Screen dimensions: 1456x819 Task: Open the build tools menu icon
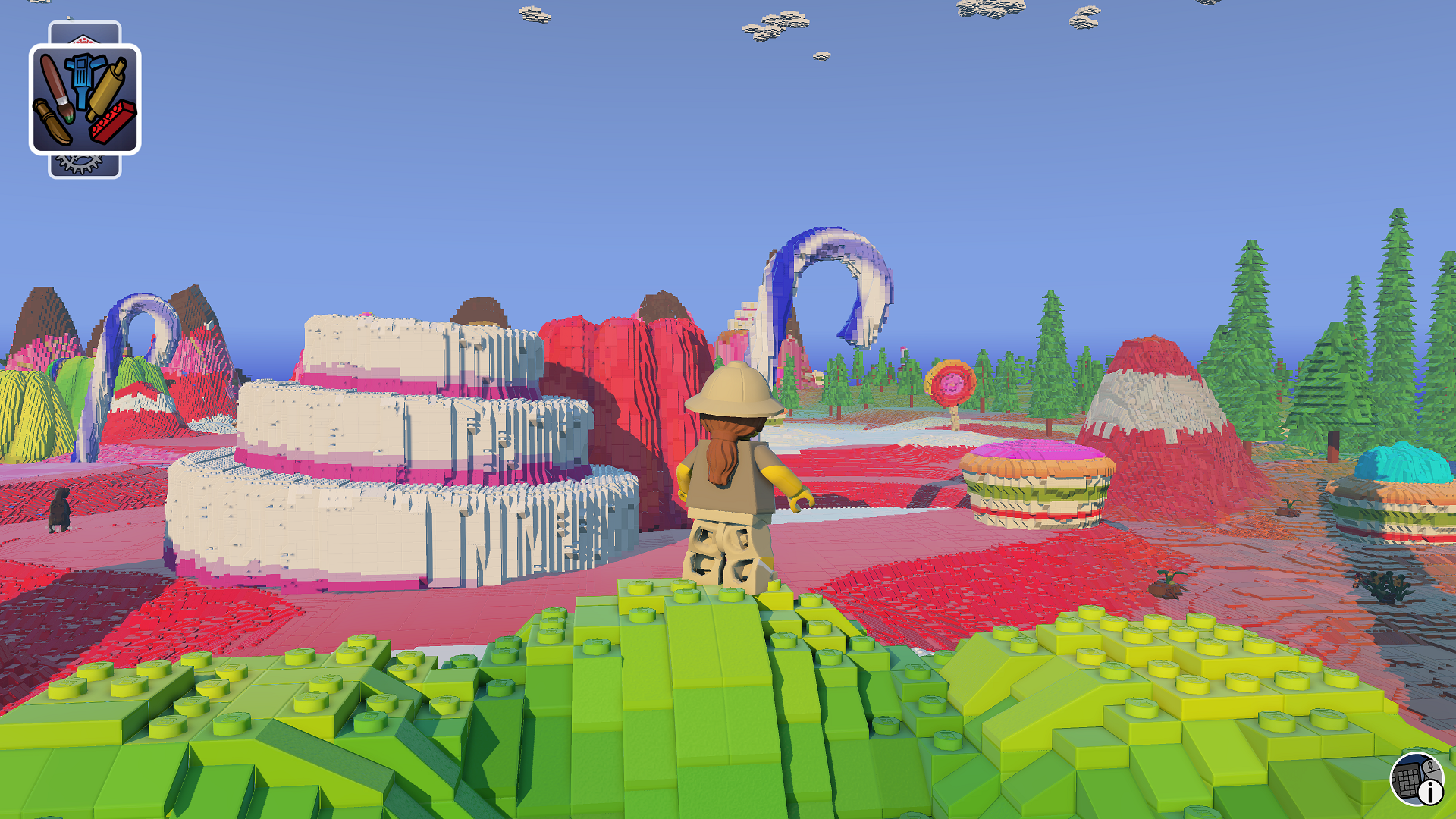85,99
